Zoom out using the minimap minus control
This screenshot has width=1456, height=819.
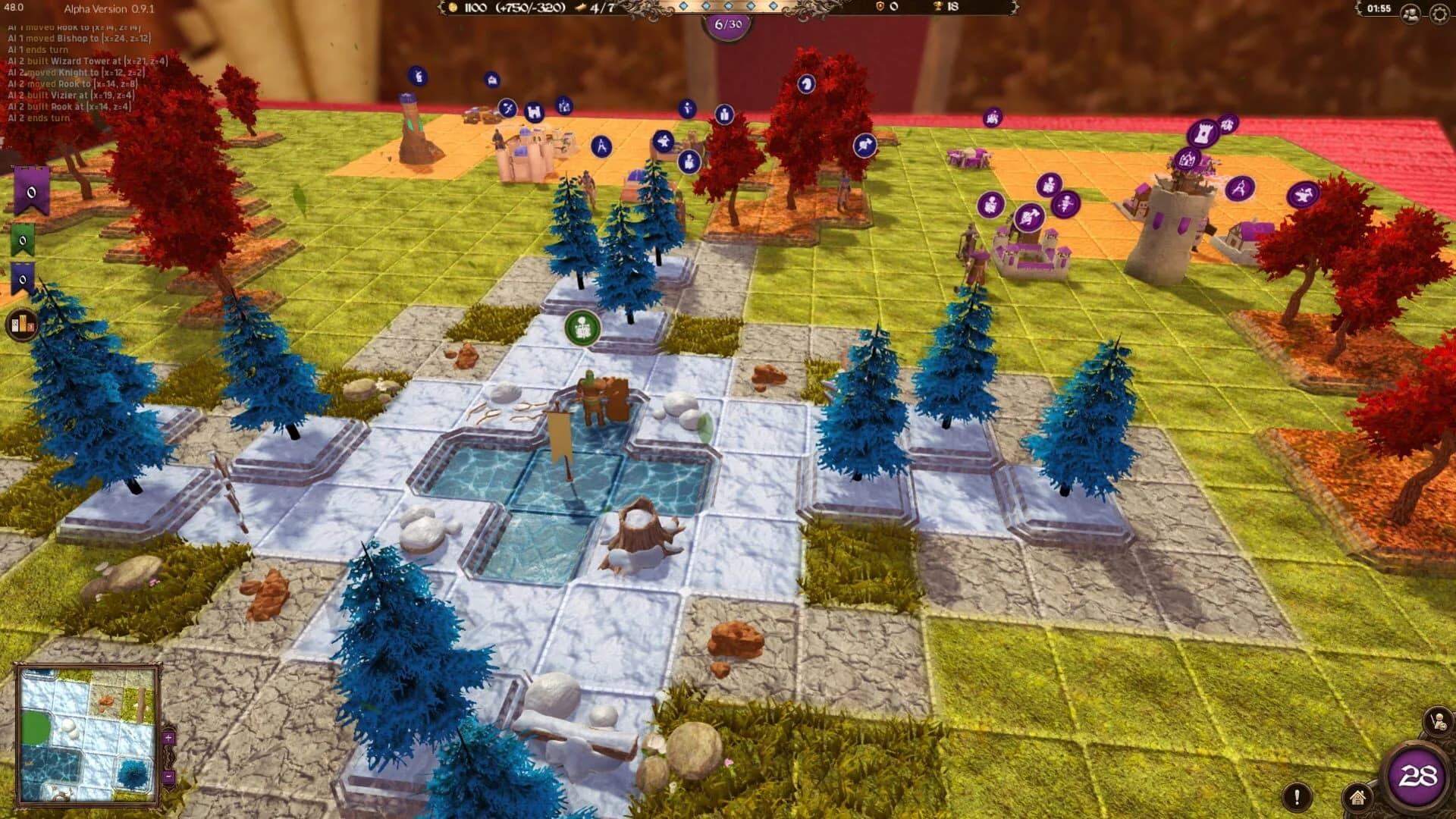[x=168, y=776]
